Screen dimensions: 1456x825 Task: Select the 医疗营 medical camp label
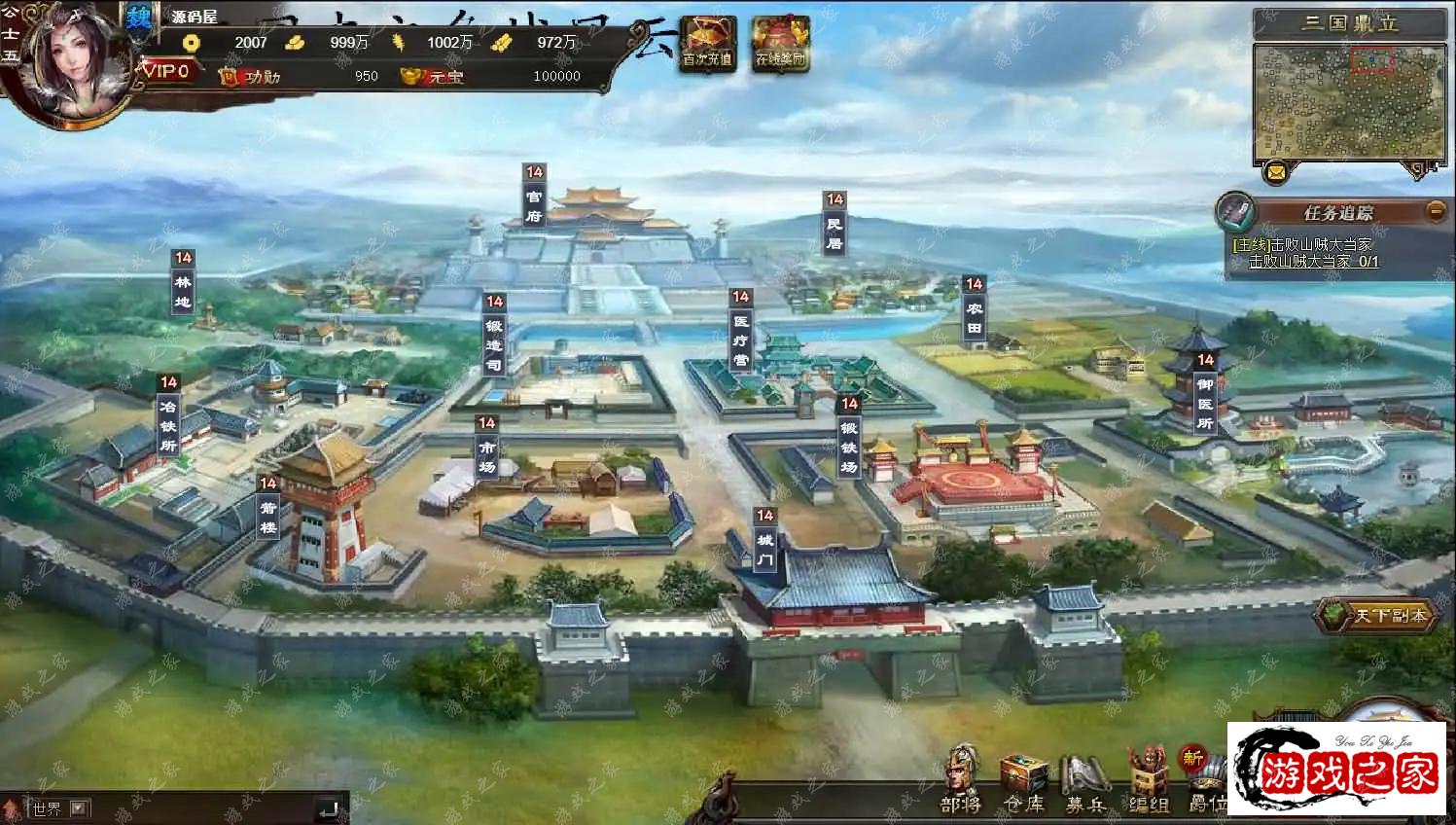pos(741,339)
